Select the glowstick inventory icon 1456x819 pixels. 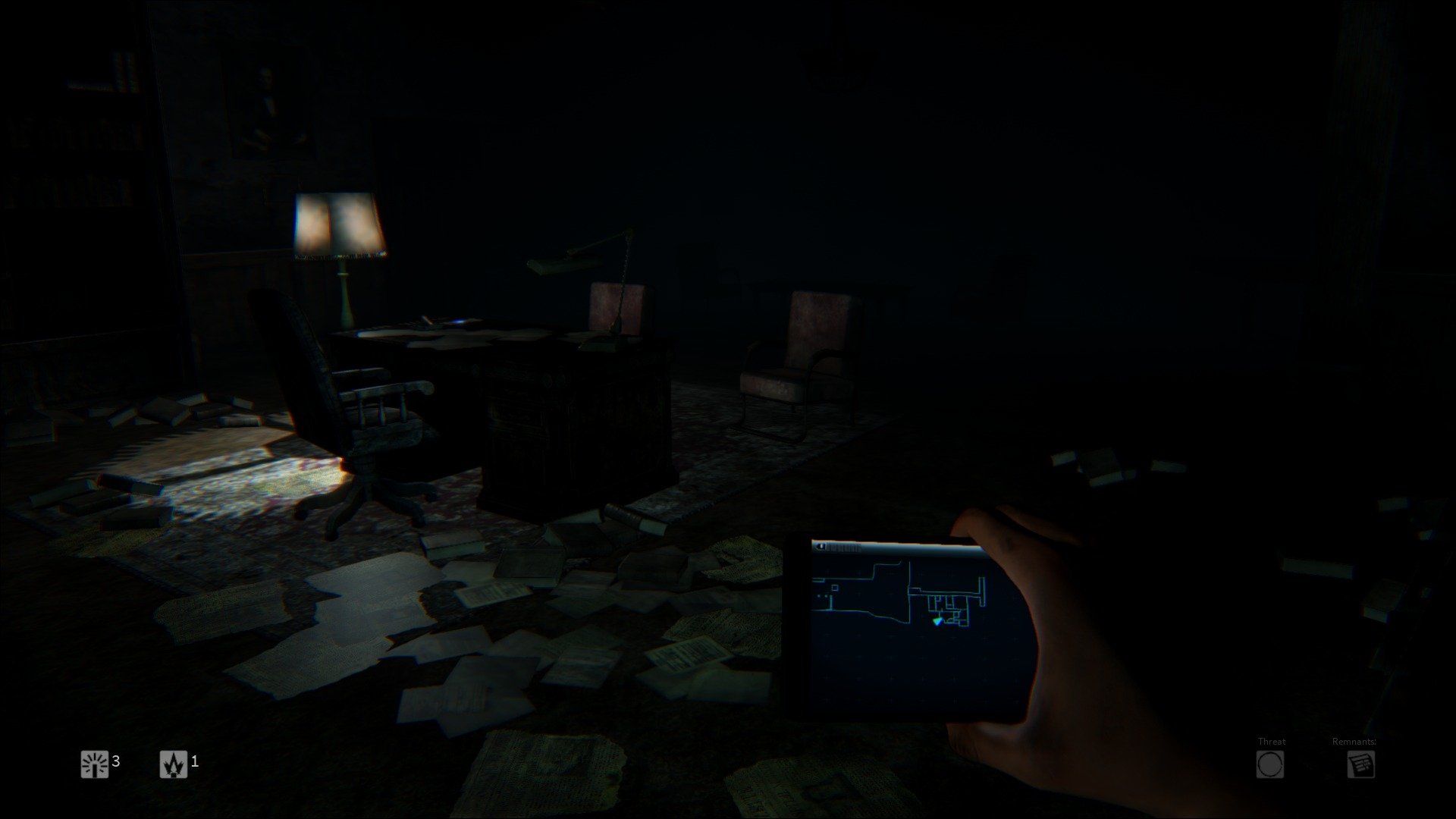click(x=93, y=763)
